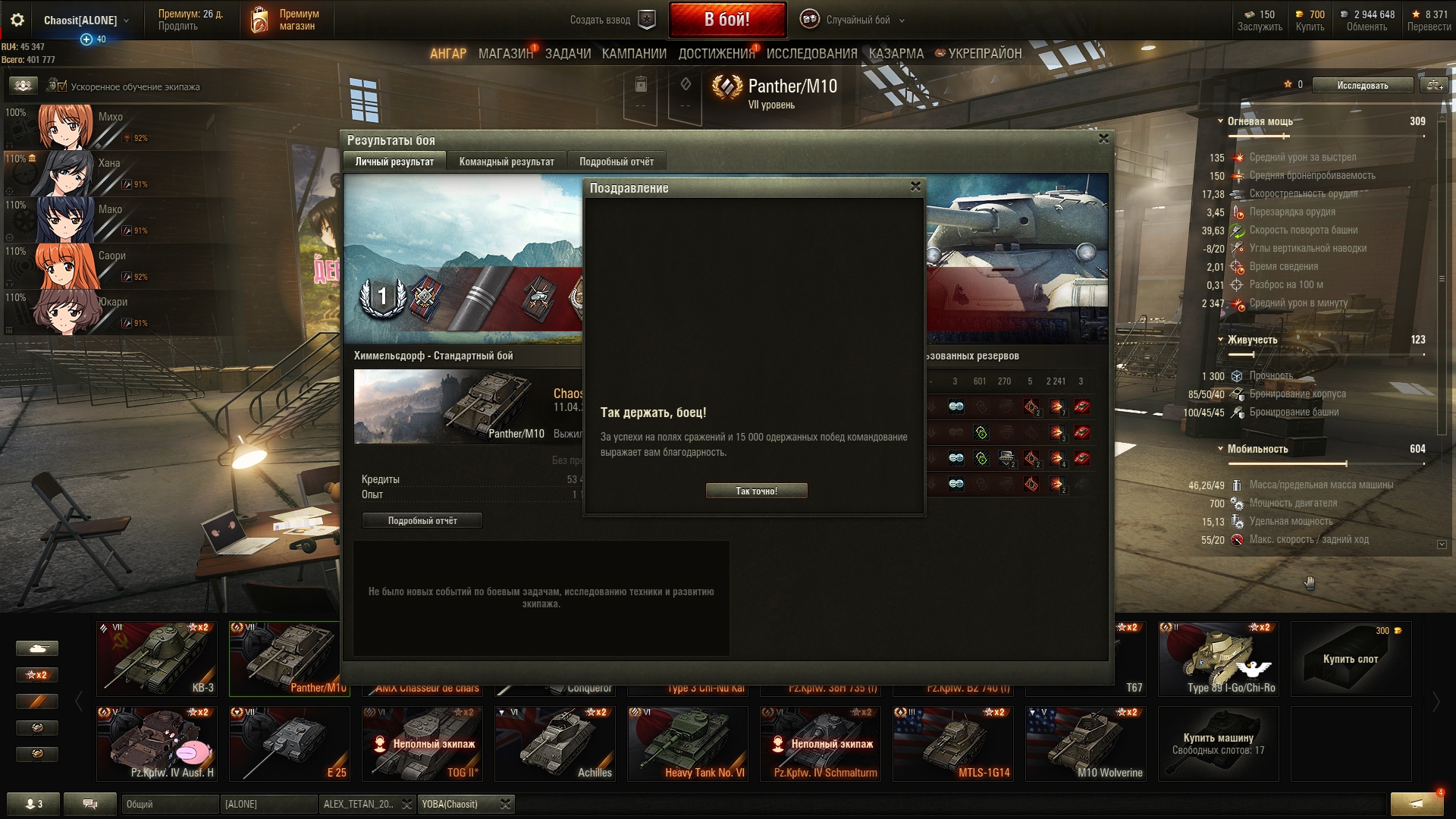1456x819 pixels.
Task: Open the Подробный отчёт tab
Action: pos(616,162)
